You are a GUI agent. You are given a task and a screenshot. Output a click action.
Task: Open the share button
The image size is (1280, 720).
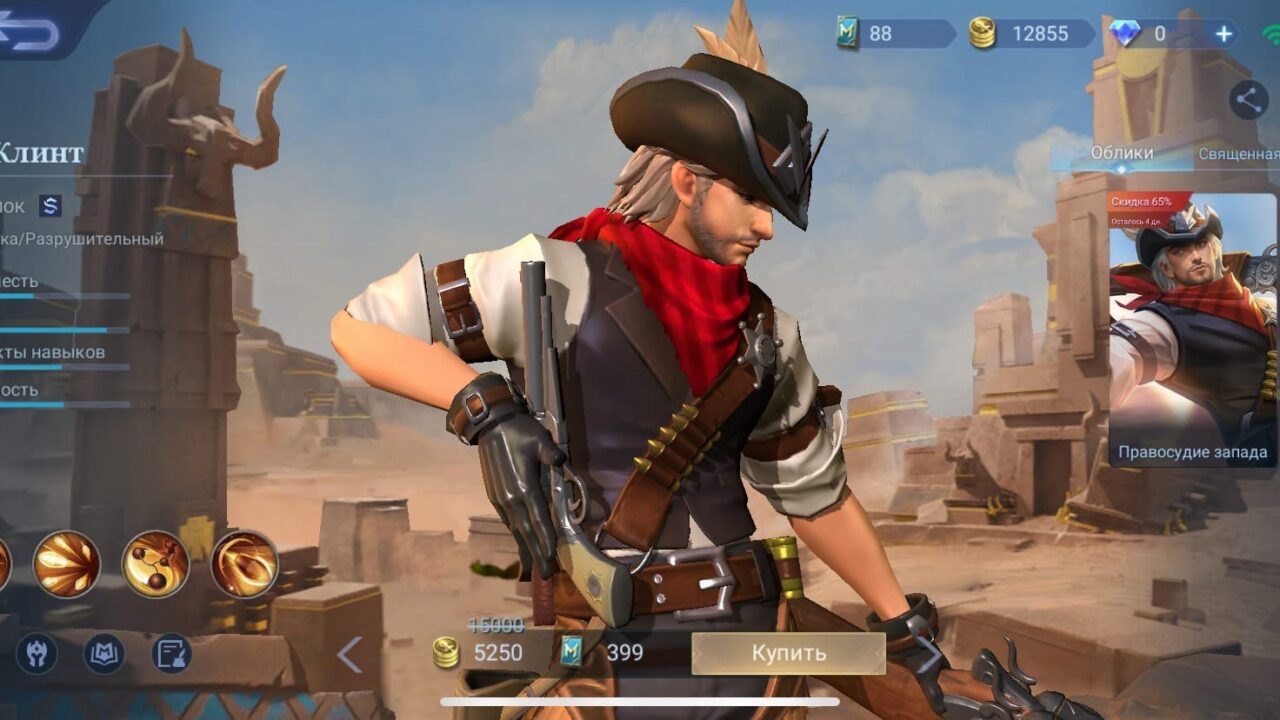point(1247,99)
